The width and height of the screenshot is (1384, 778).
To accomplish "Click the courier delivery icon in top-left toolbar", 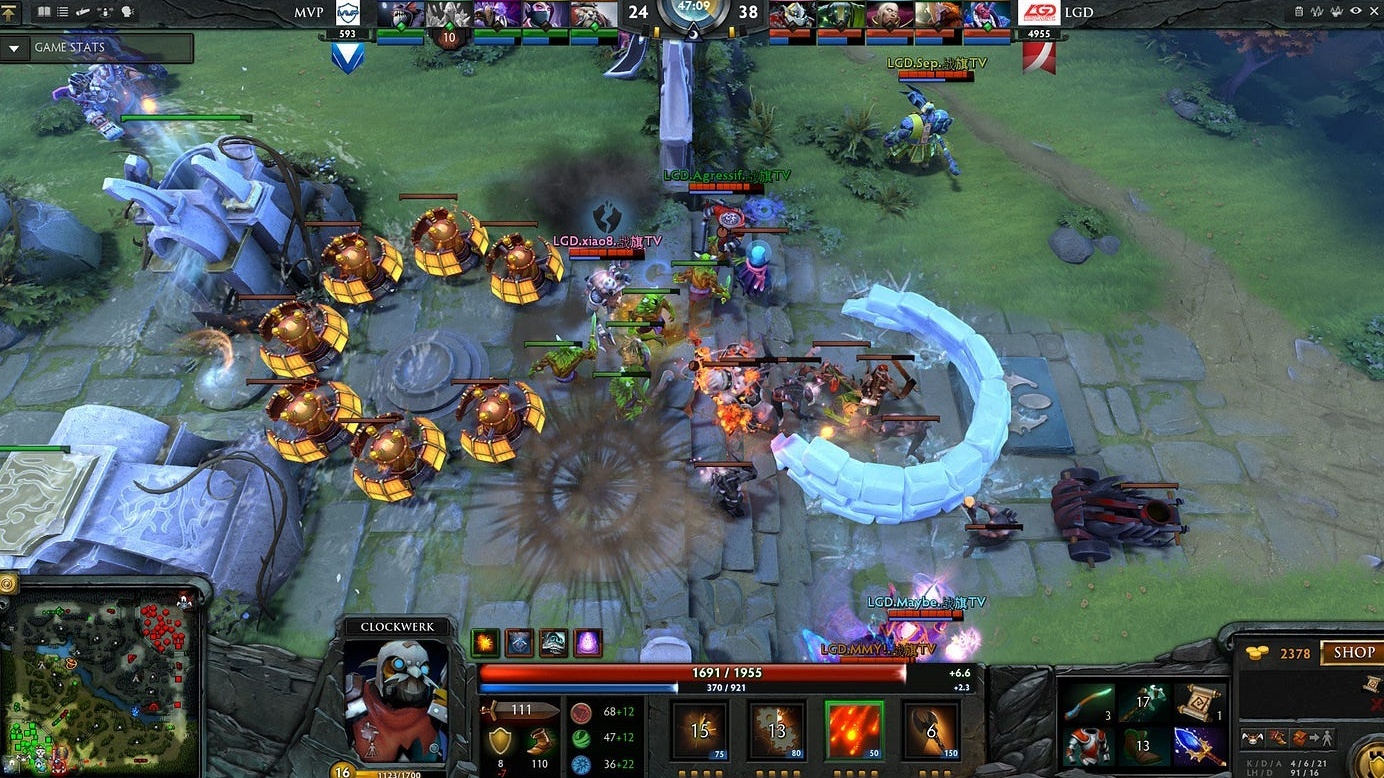I will click(x=82, y=11).
